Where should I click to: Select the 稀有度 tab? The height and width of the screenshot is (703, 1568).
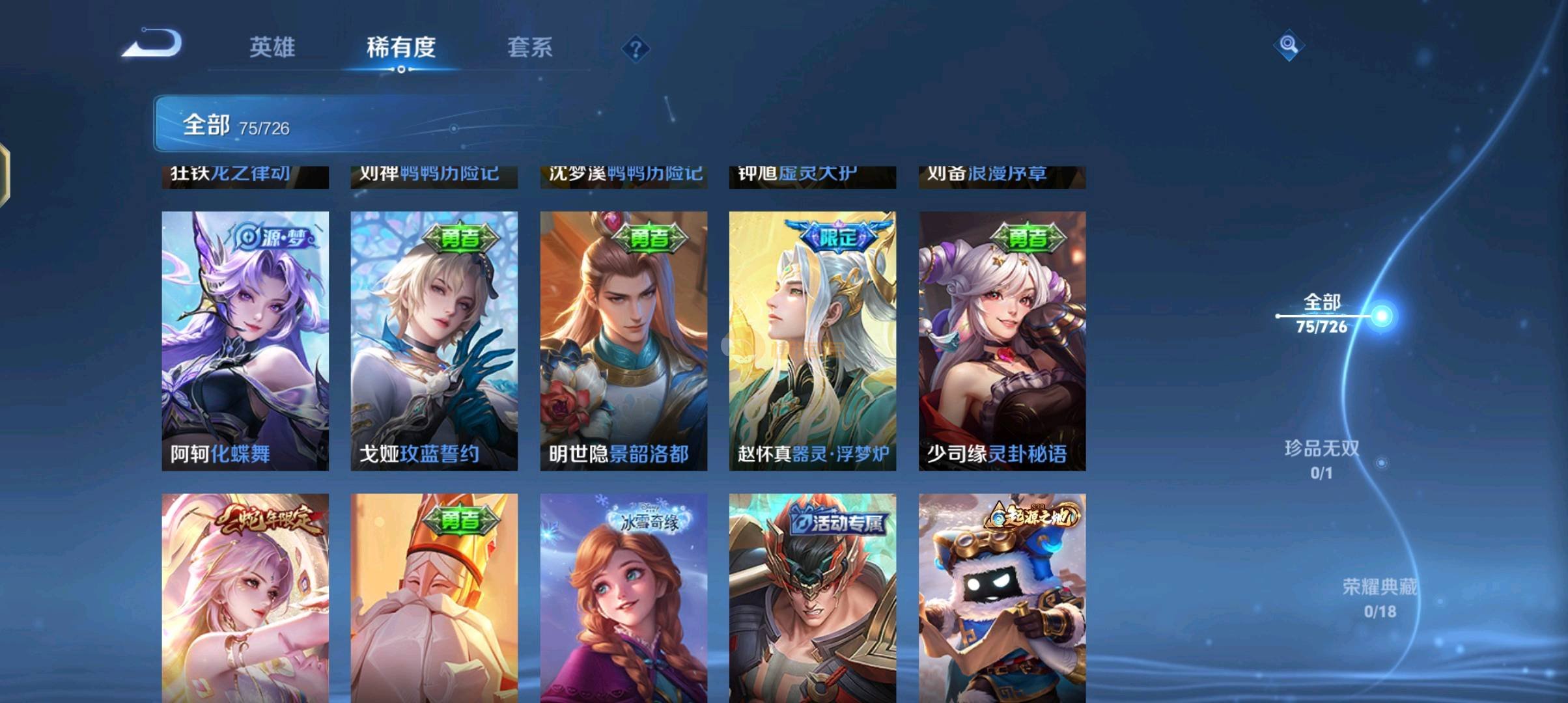[401, 47]
